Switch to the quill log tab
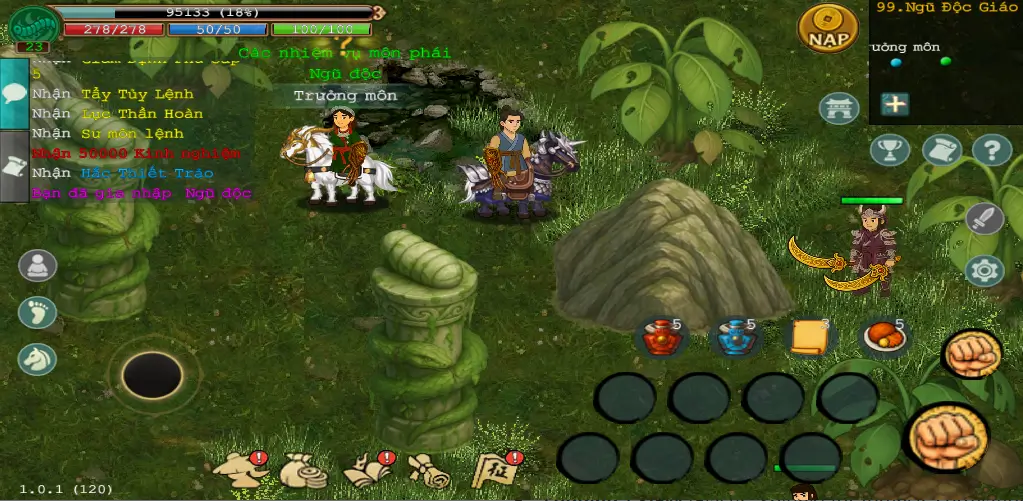This screenshot has height=501, width=1023. coord(14,167)
